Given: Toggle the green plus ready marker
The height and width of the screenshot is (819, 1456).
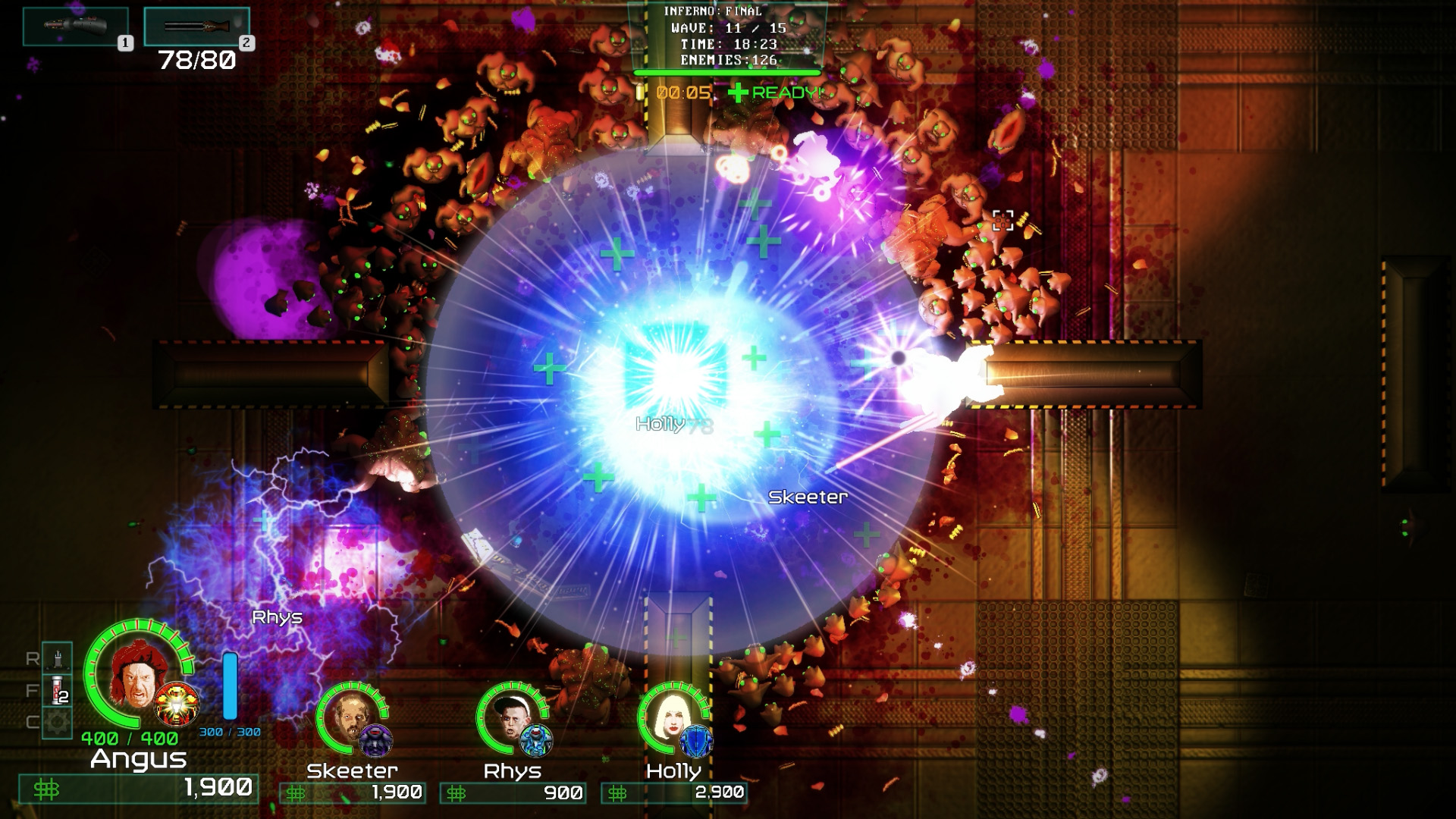Looking at the screenshot, I should [736, 93].
